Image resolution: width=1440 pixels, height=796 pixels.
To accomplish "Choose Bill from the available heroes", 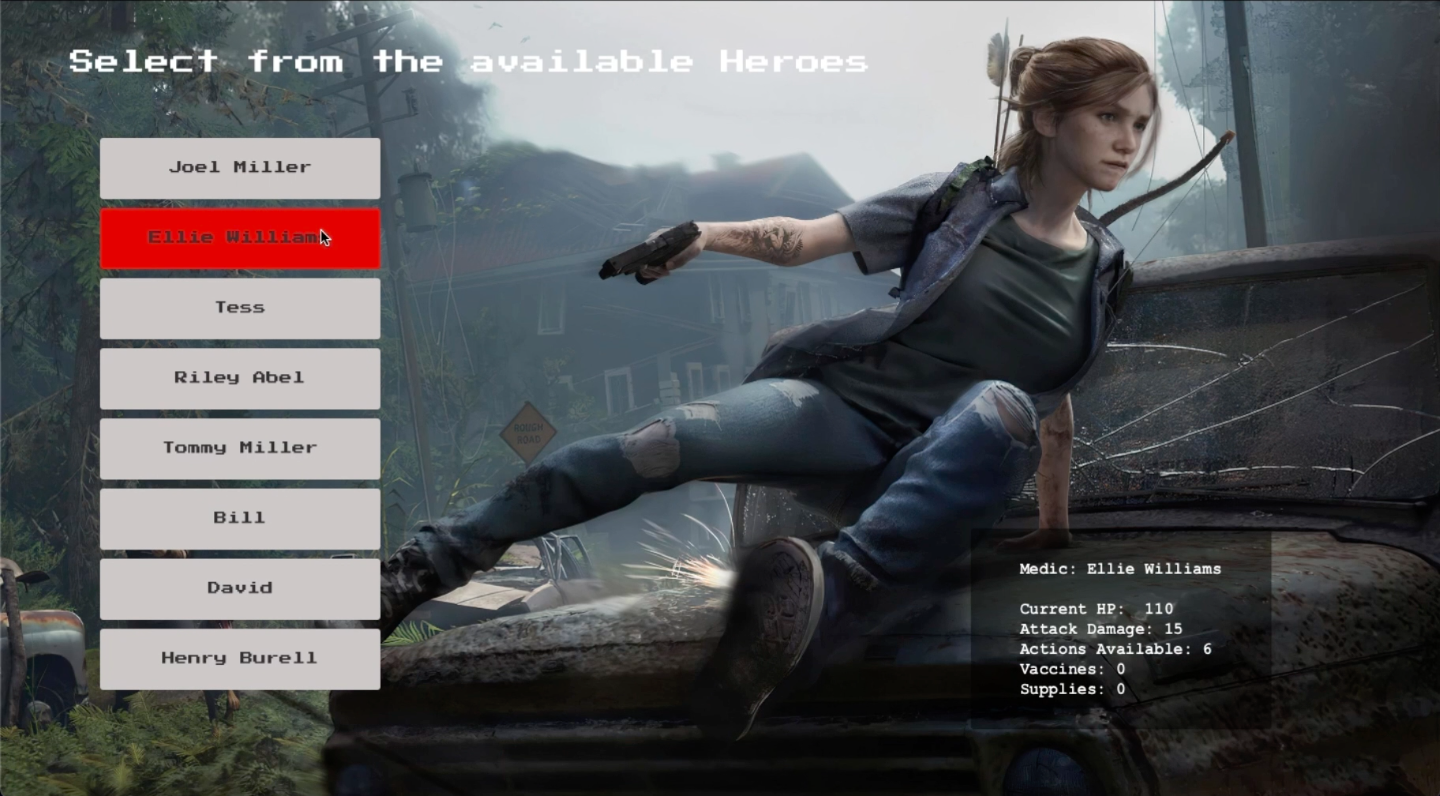I will [240, 518].
